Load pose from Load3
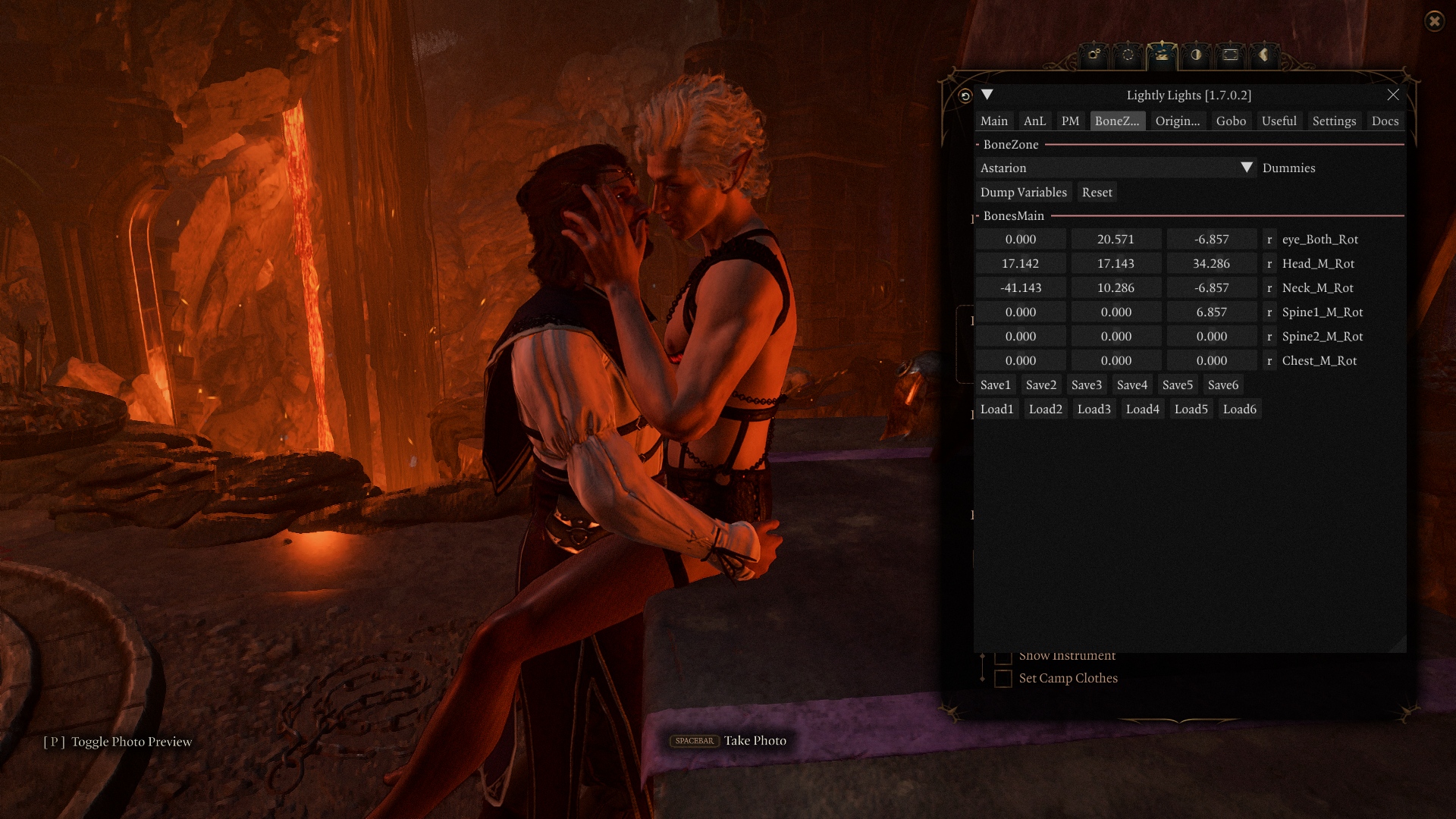 pyautogui.click(x=1094, y=409)
